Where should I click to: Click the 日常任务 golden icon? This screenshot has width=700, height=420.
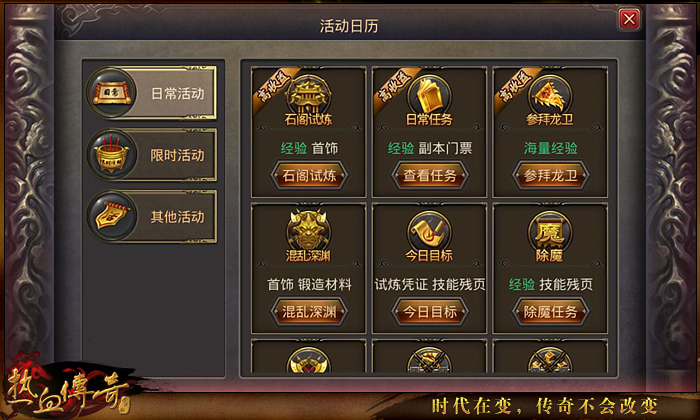[x=429, y=96]
